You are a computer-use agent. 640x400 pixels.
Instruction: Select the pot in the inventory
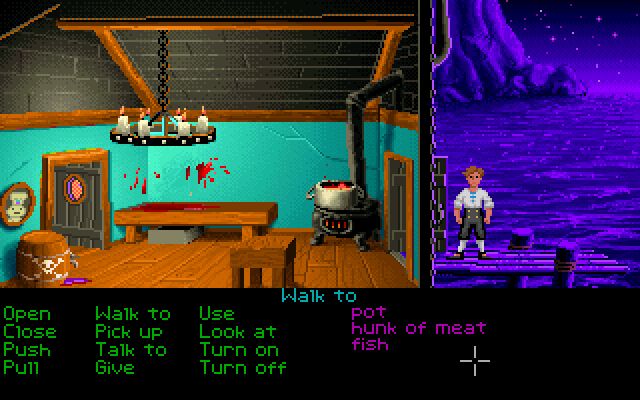pos(368,312)
